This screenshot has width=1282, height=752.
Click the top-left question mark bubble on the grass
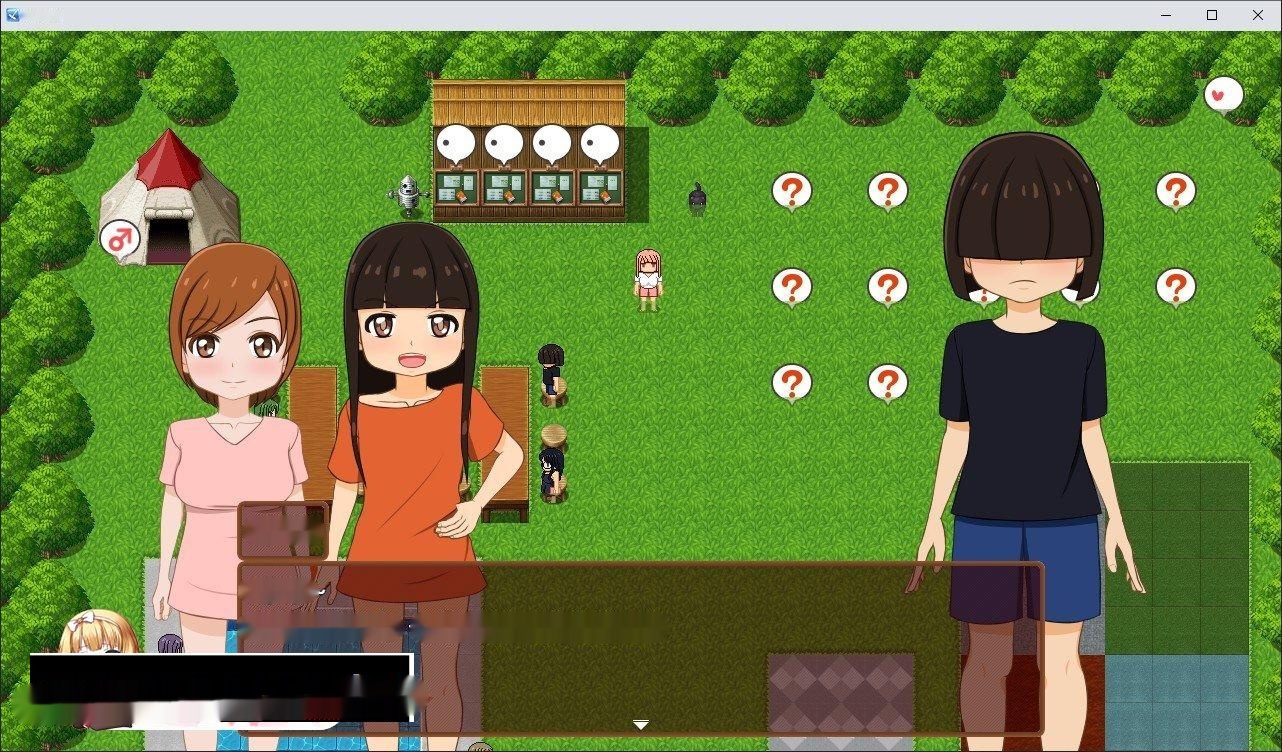[x=791, y=190]
